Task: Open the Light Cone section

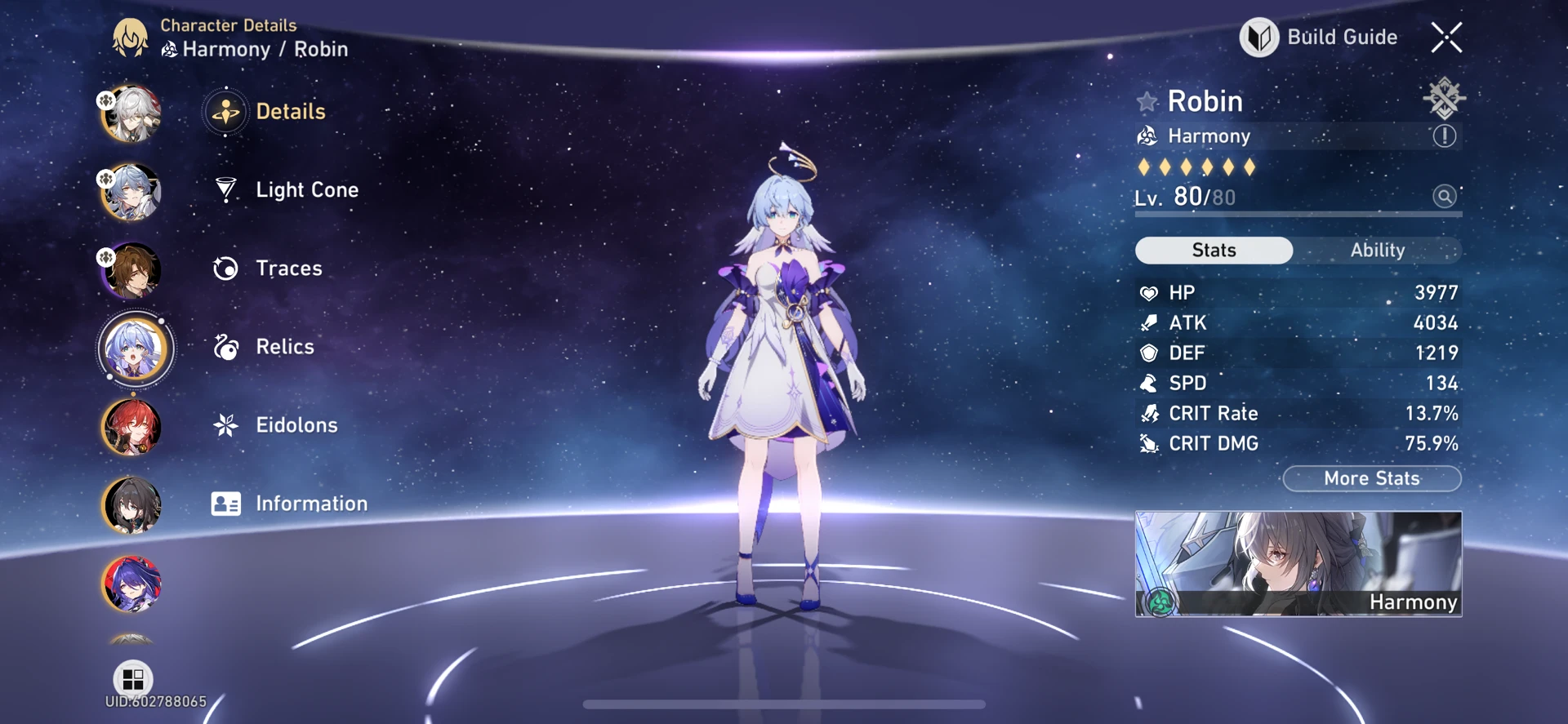Action: point(306,189)
